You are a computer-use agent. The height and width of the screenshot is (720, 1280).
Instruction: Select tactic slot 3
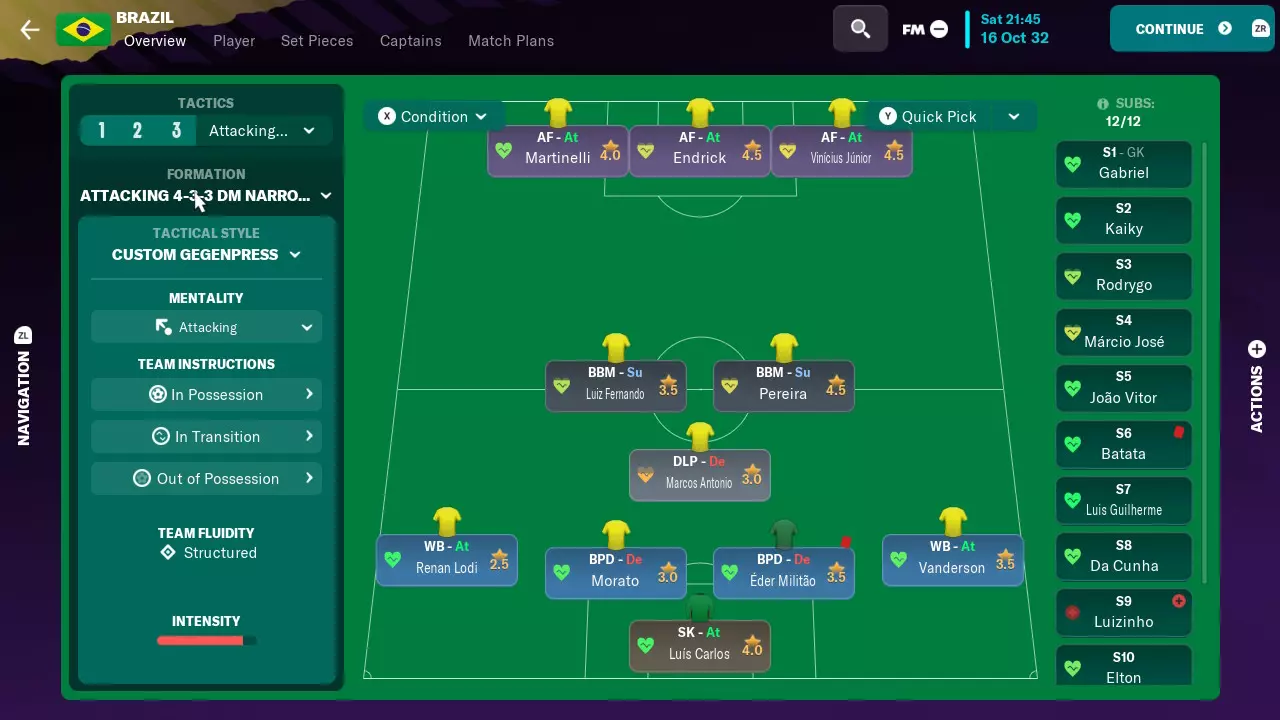click(176, 130)
